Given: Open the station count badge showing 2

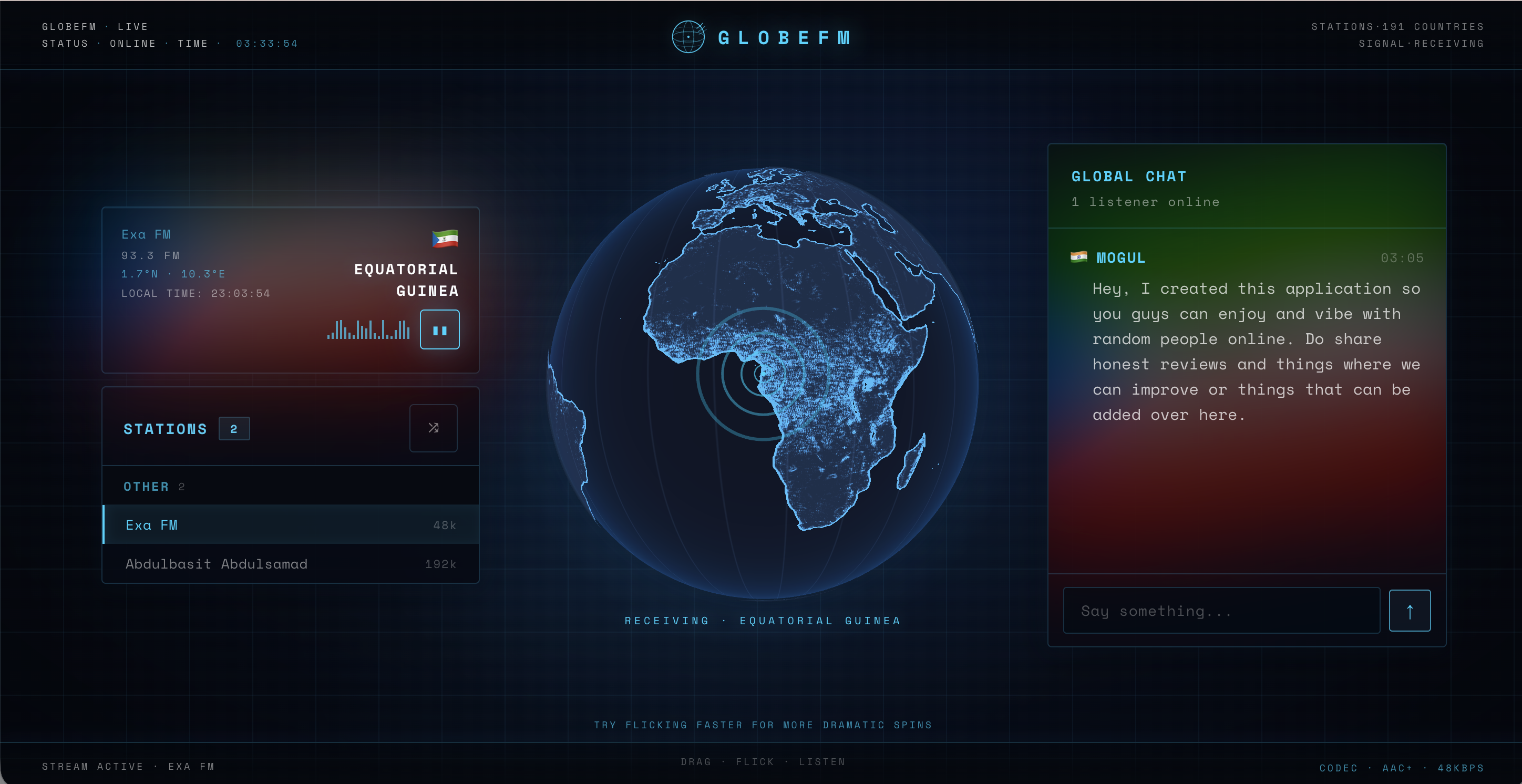Looking at the screenshot, I should click(234, 428).
